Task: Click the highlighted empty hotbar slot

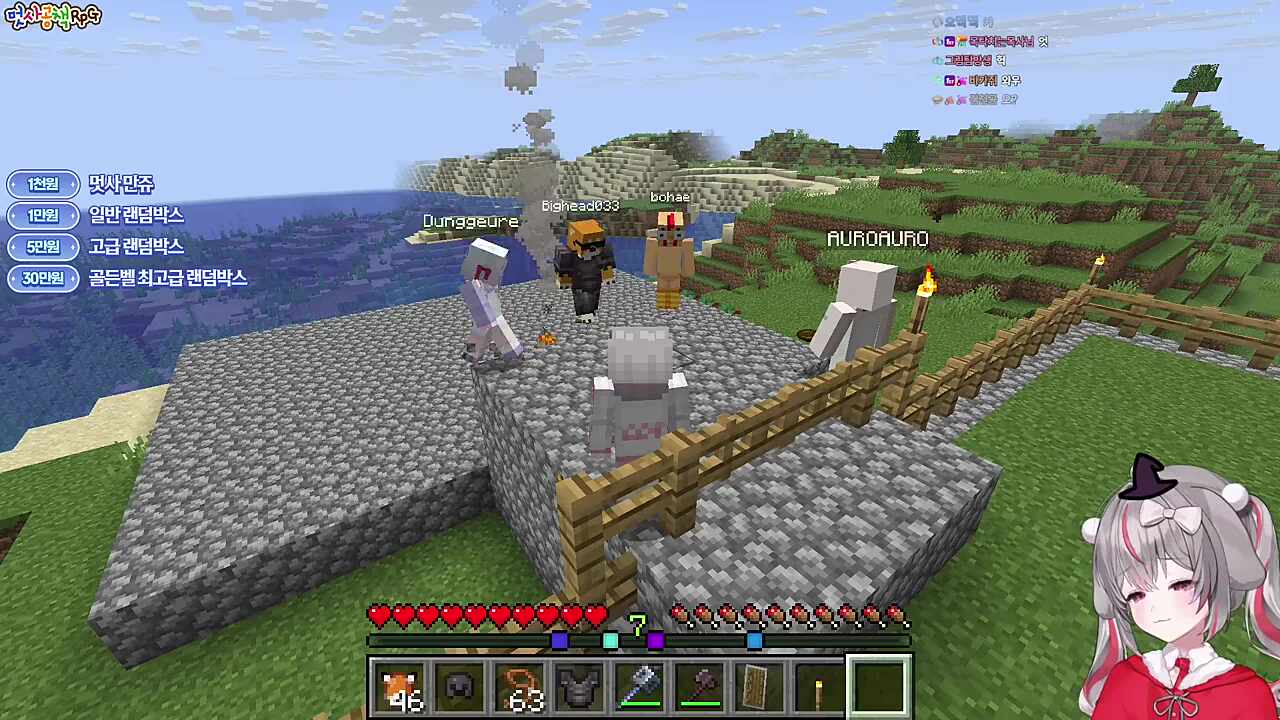Action: click(x=880, y=687)
